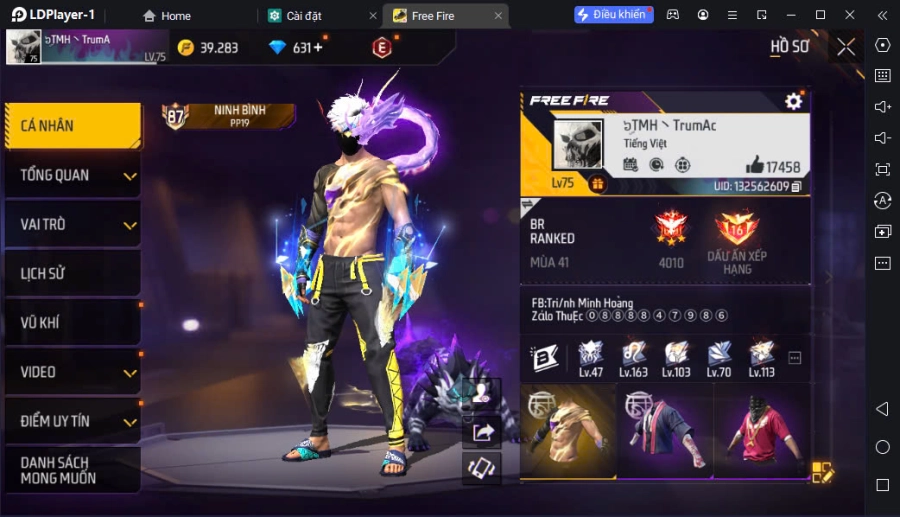The height and width of the screenshot is (517, 900).
Task: Open the three-dots more skills button
Action: click(x=795, y=357)
